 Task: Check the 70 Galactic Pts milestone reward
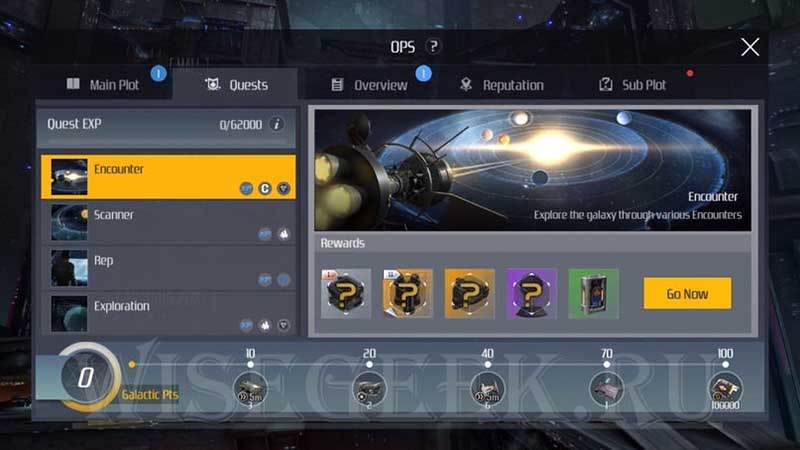pos(607,388)
